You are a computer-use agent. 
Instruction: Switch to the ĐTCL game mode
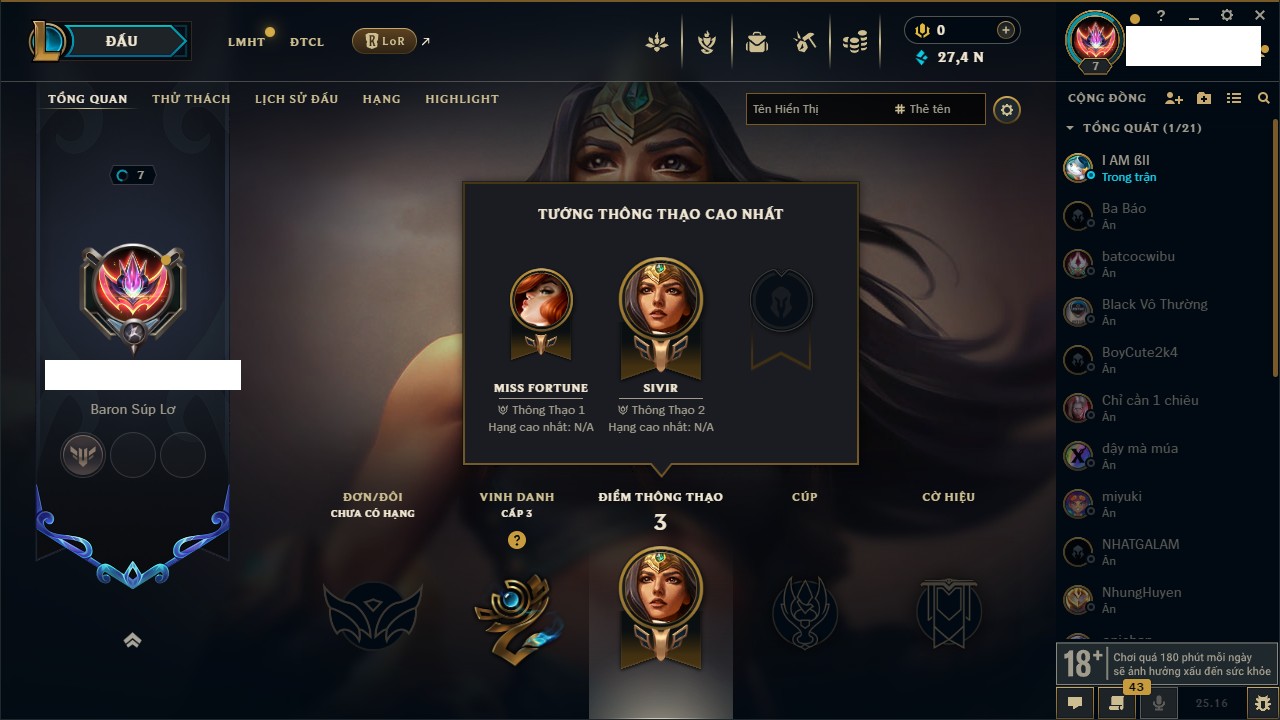coord(307,42)
